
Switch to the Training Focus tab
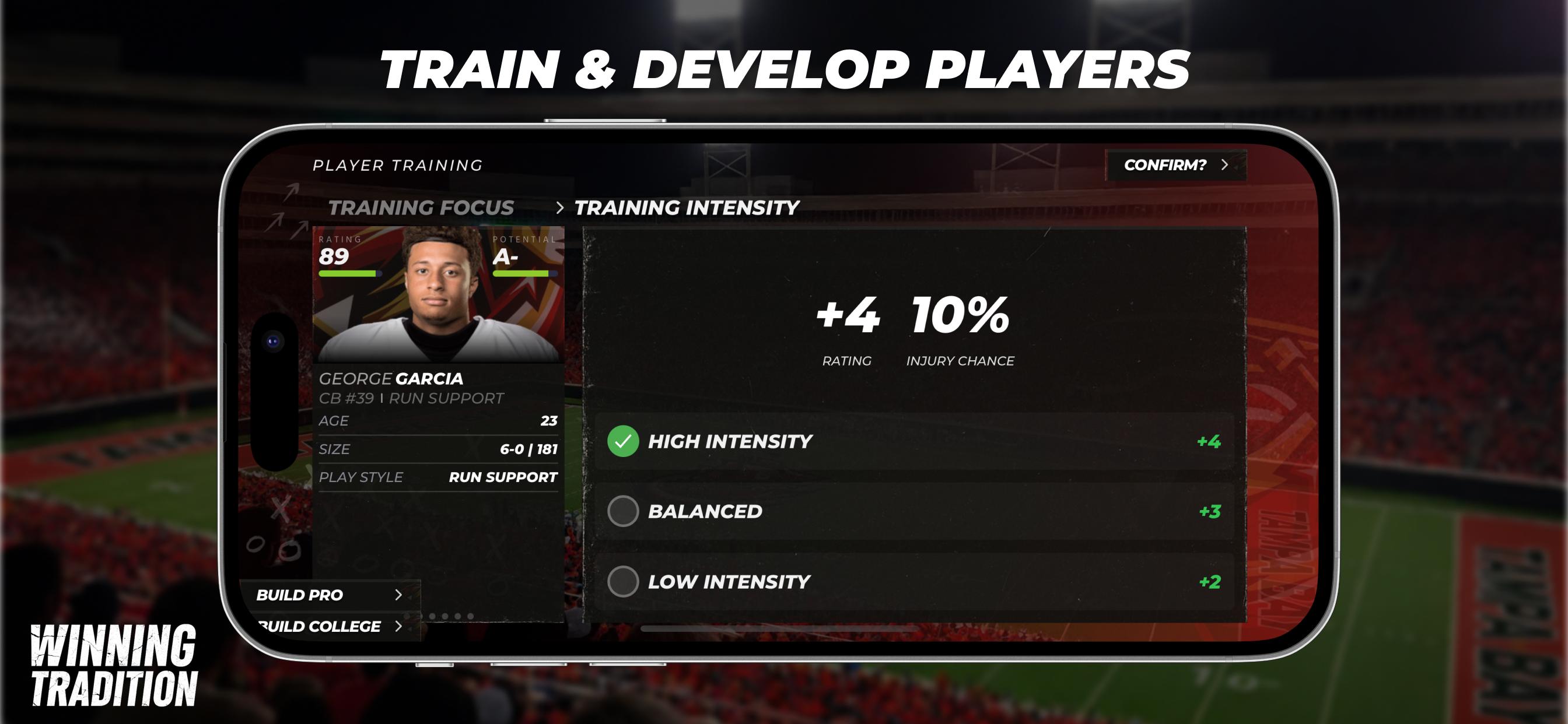421,207
